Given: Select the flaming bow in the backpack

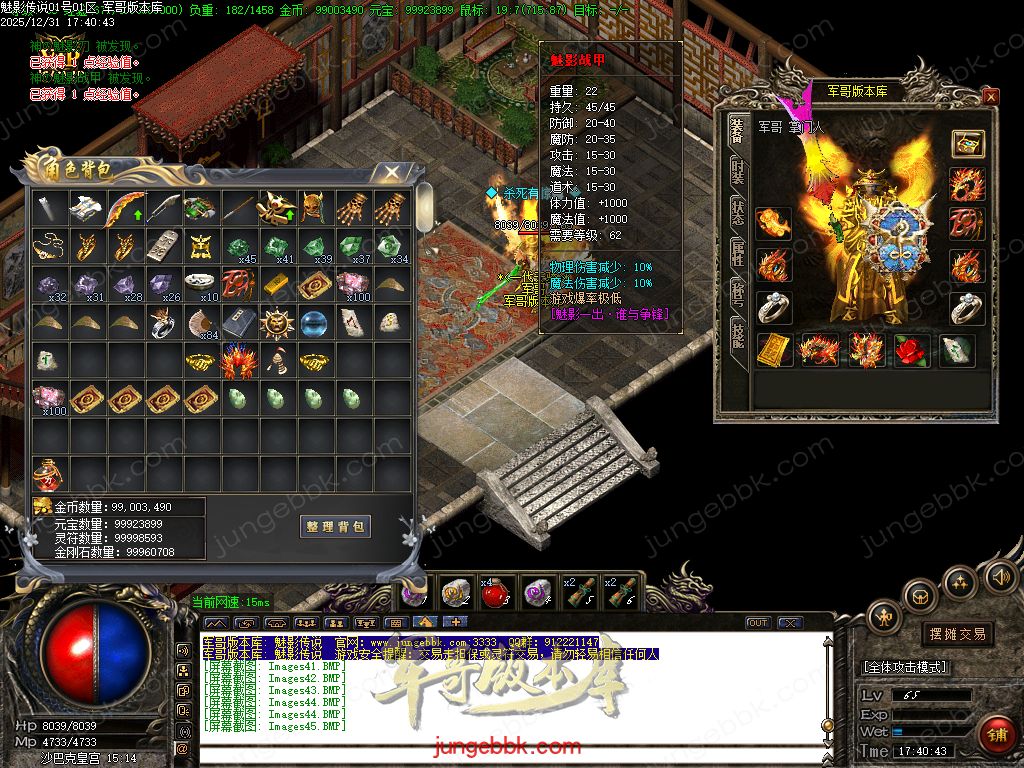Looking at the screenshot, I should pyautogui.click(x=124, y=210).
